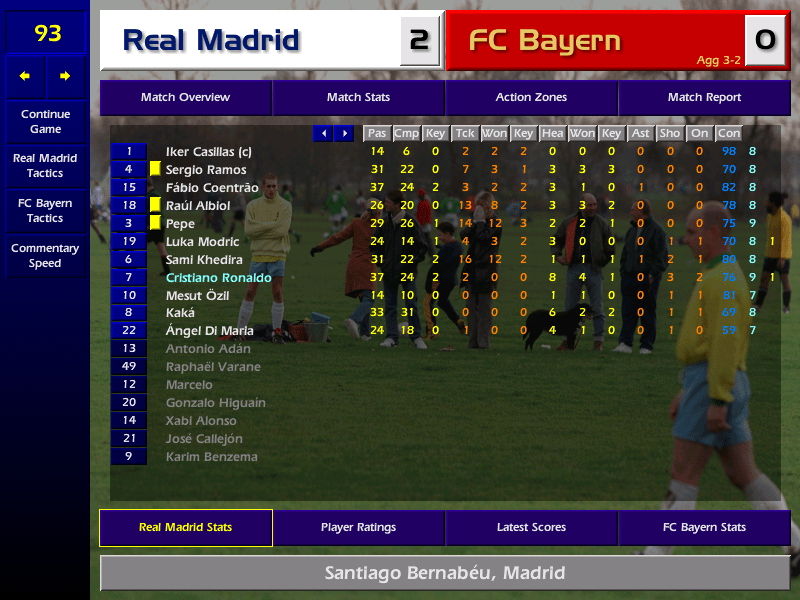The image size is (800, 600).
Task: Open FC Bayern Tactics
Action: pyautogui.click(x=45, y=211)
